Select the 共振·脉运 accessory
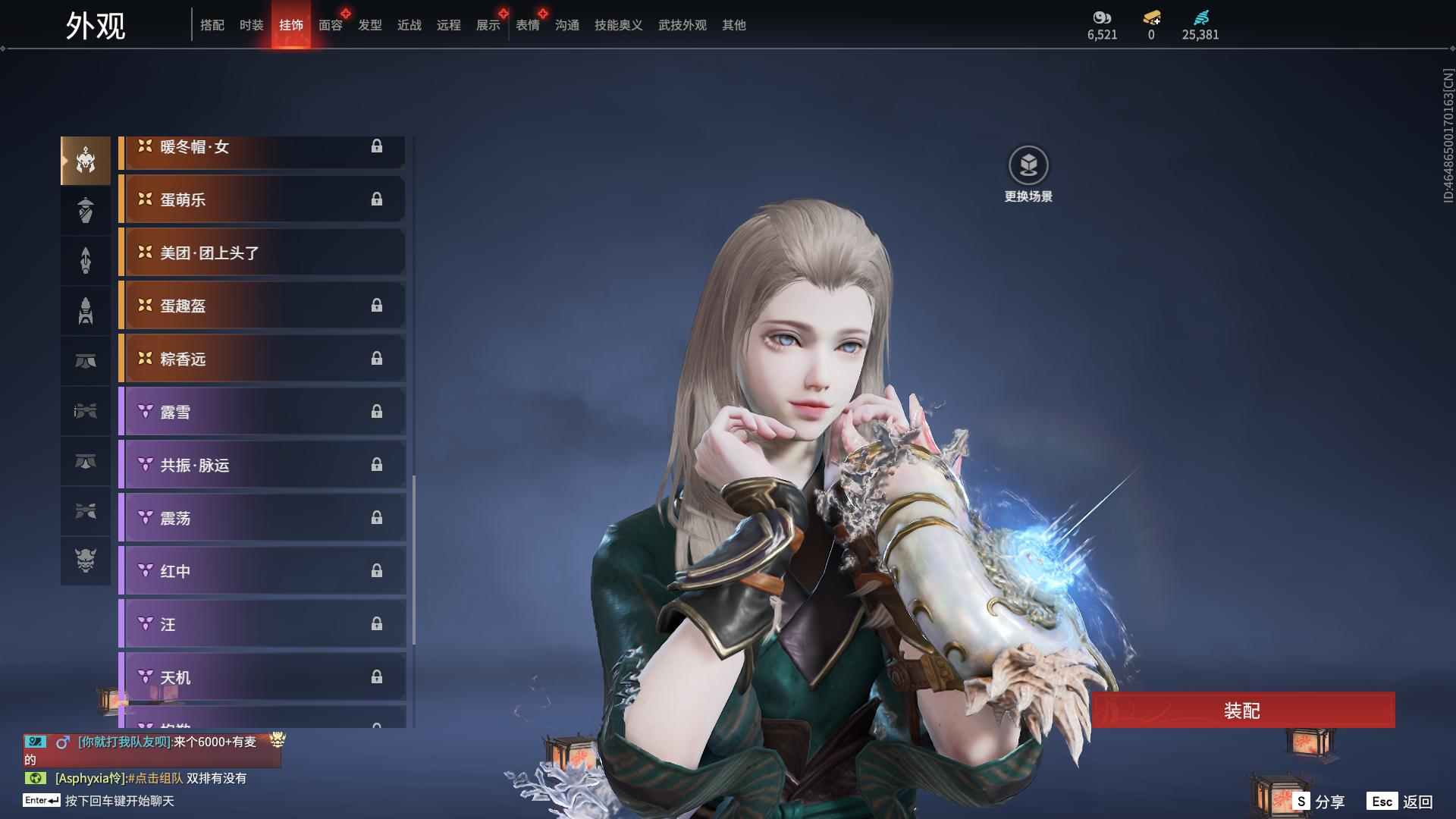This screenshot has height=819, width=1456. 262,465
